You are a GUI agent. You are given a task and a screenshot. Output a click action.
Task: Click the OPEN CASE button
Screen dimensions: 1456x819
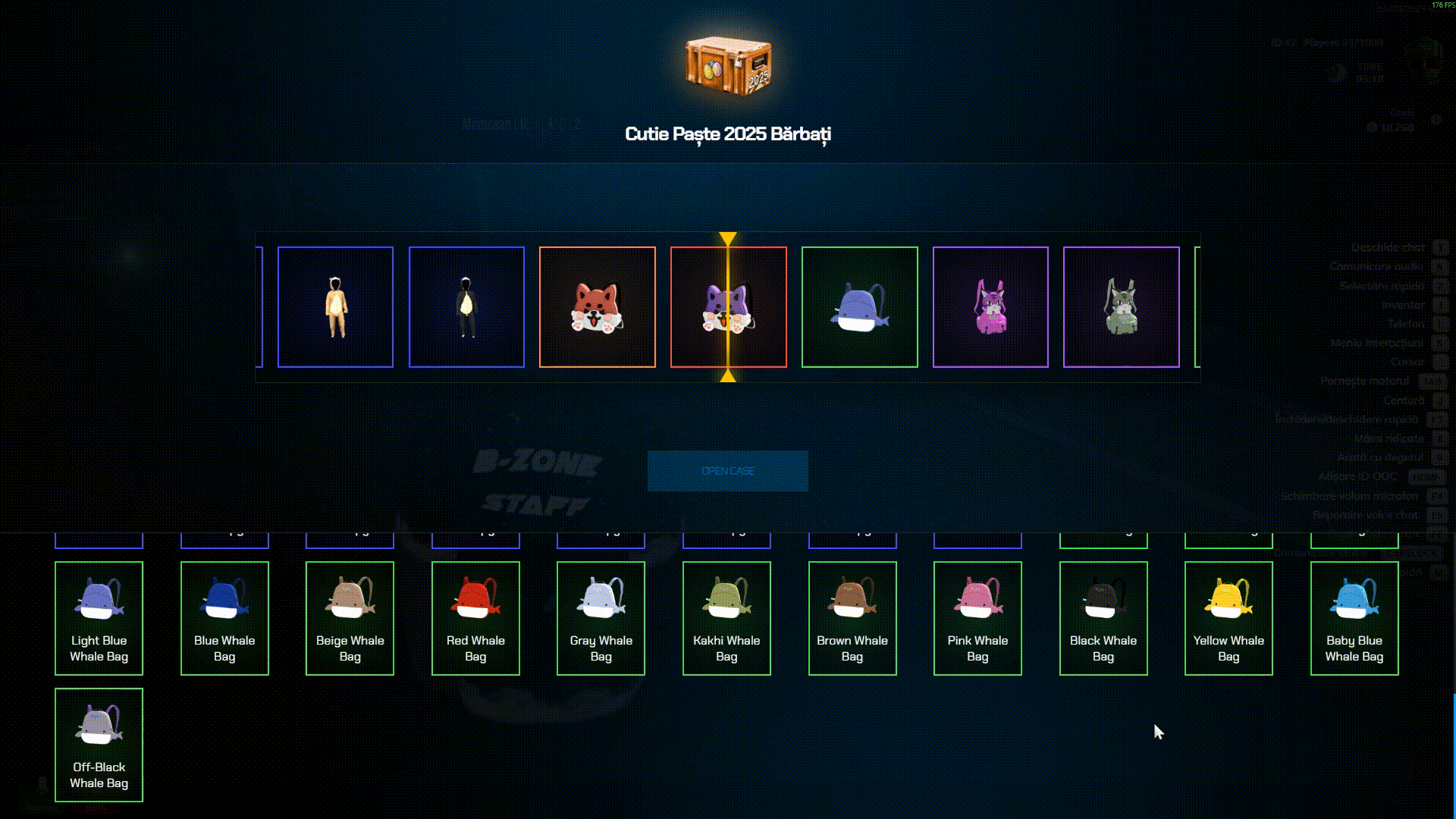727,471
